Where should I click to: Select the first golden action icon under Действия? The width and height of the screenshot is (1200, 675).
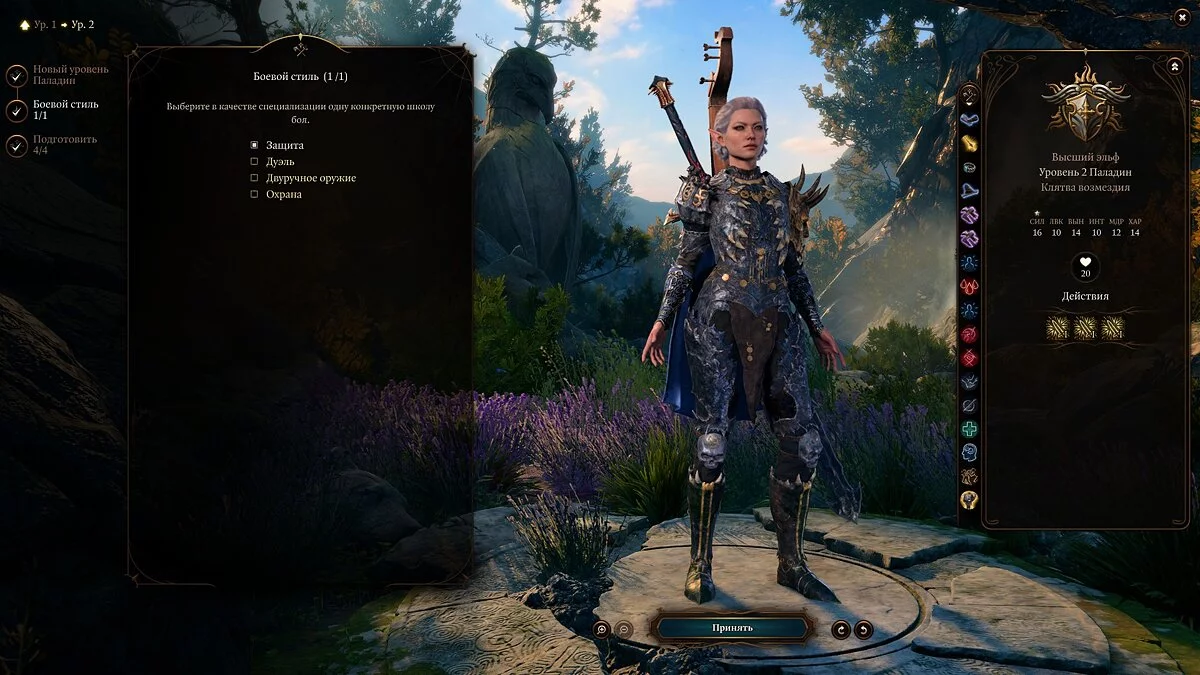pyautogui.click(x=1058, y=328)
